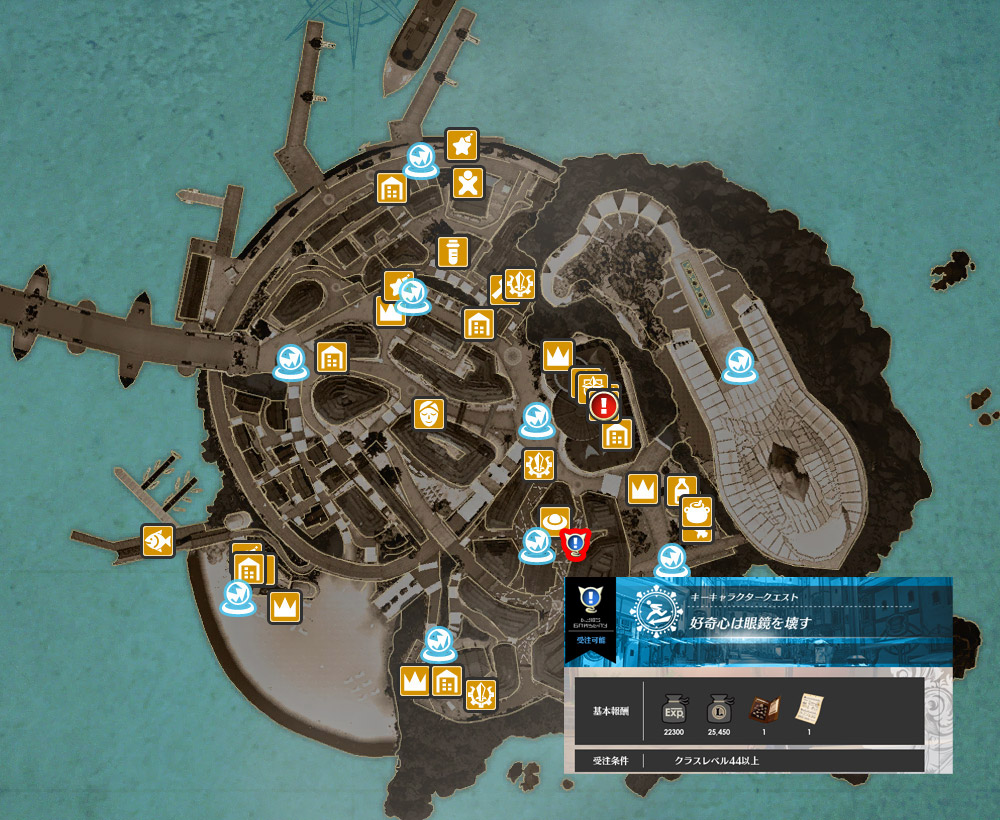Select the red-outlined blue quest marker
This screenshot has width=1000, height=820.
[x=576, y=543]
